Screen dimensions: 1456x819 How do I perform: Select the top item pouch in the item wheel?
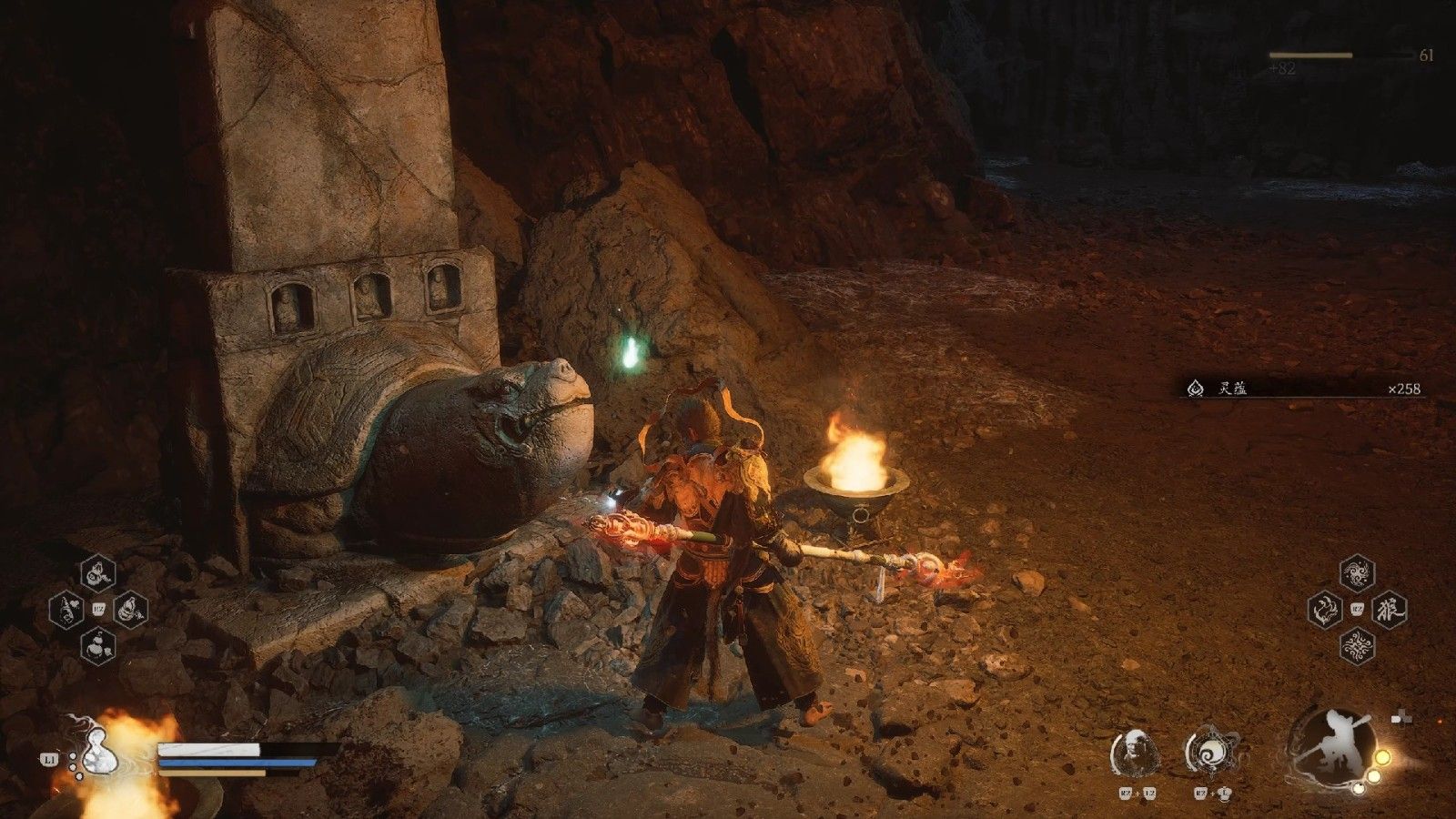pos(98,573)
